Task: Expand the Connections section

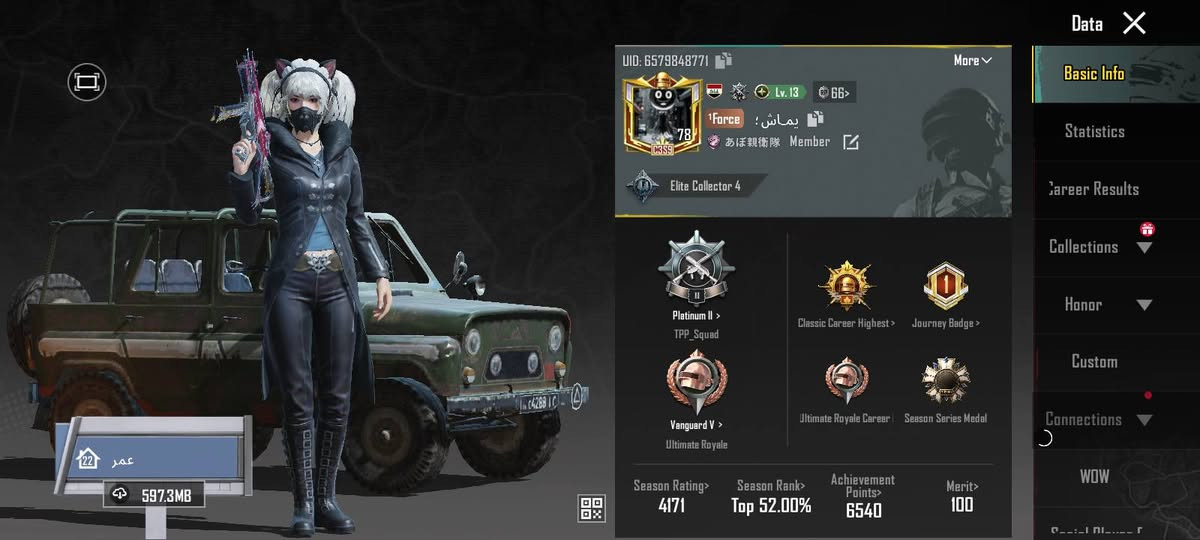Action: tap(1098, 420)
